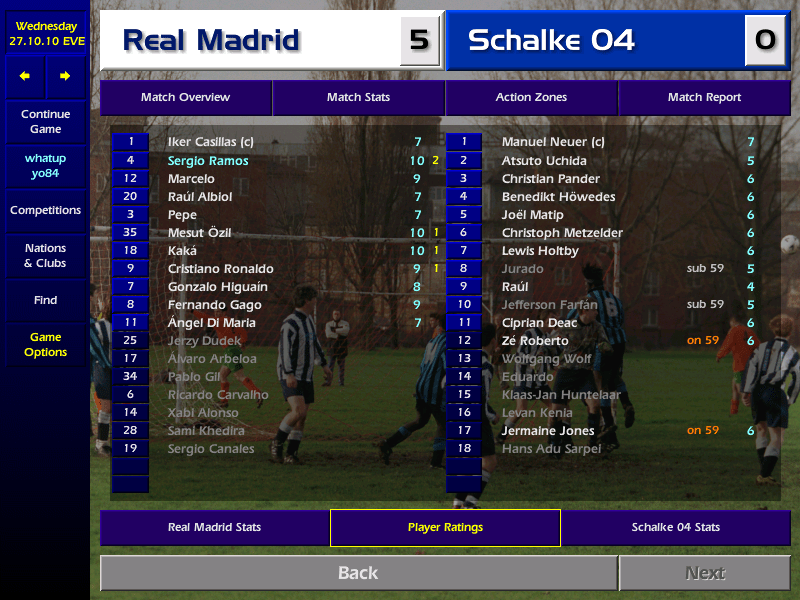Click the Real Madrid team name

click(211, 40)
